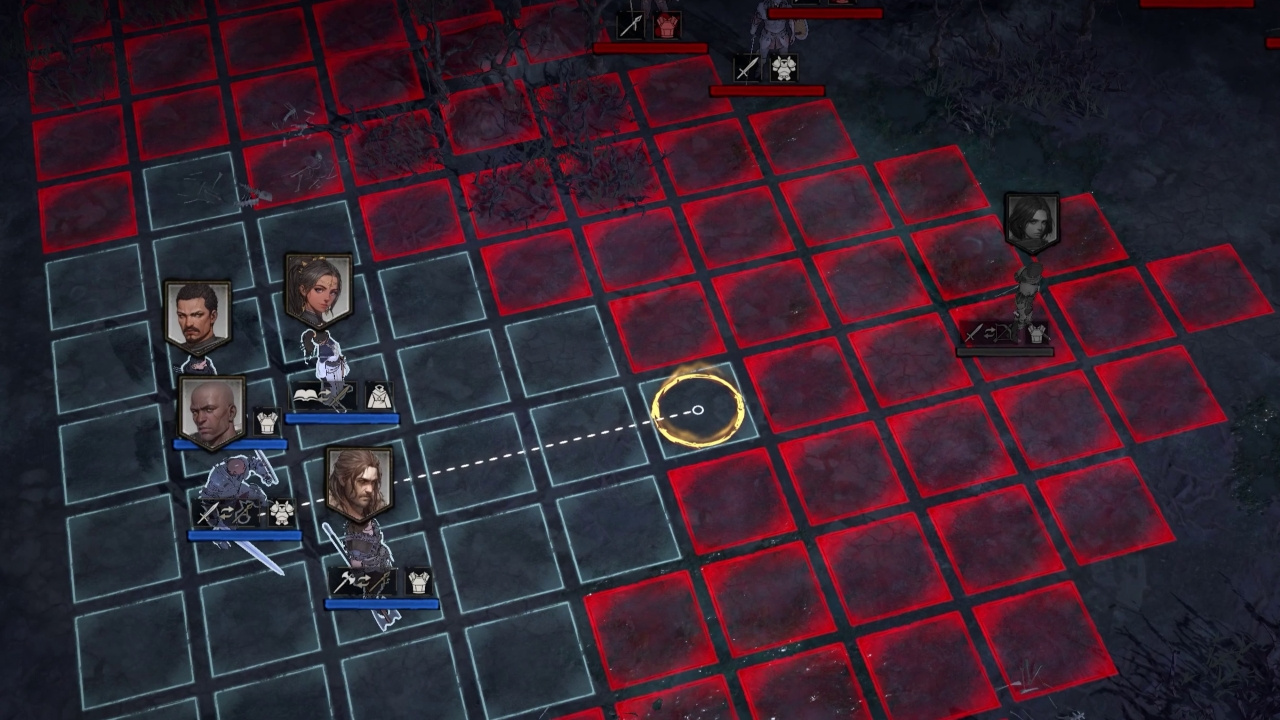Toggle the weapon-swap arrows under the ally swordsman
Image resolution: width=1280 pixels, height=720 pixels.
click(x=227, y=510)
